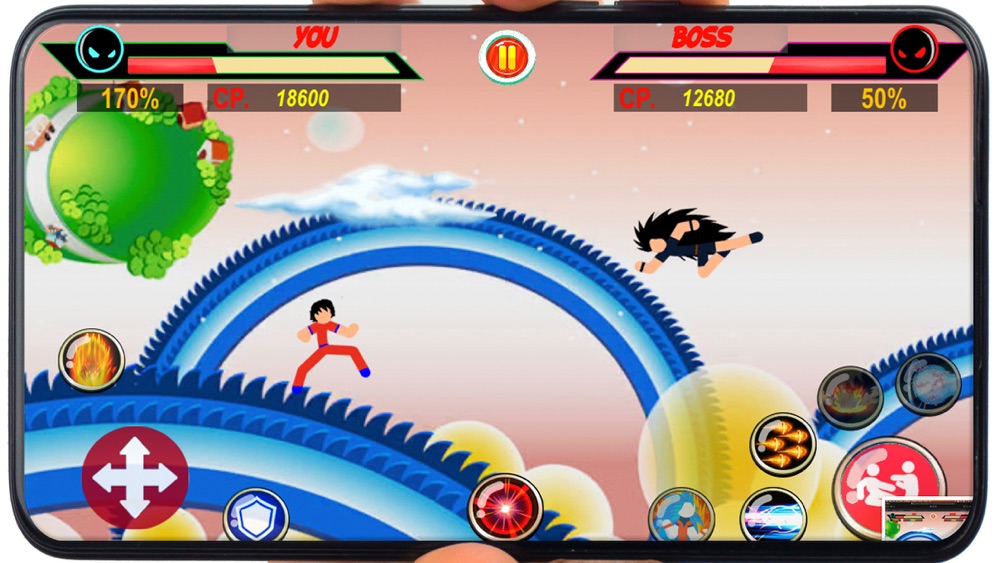This screenshot has height=563, width=1000.
Task: Use the fiery explosion skill icon
Action: click(x=850, y=397)
